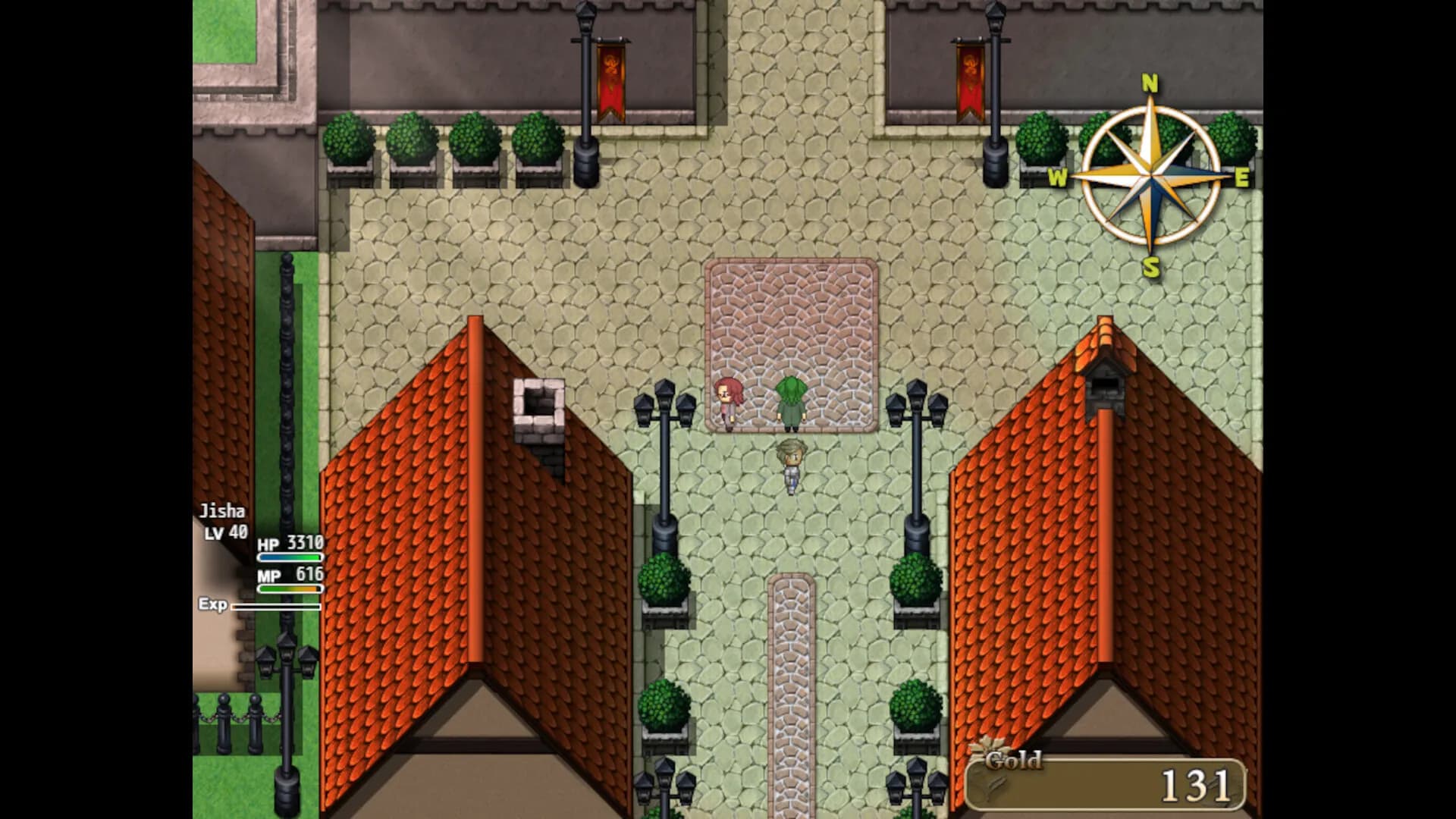Click the player character Jisha on the plaza
This screenshot has height=819, width=1456.
click(x=791, y=463)
